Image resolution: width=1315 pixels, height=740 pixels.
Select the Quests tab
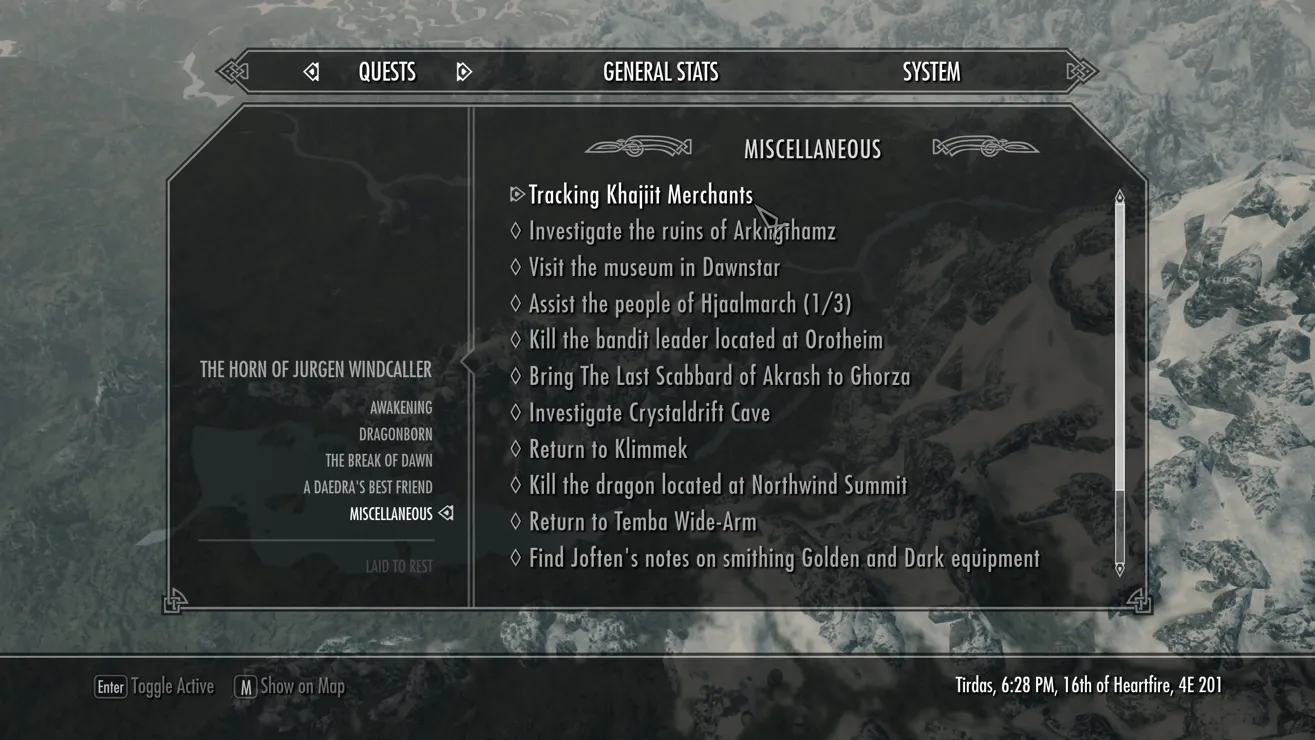coord(387,72)
